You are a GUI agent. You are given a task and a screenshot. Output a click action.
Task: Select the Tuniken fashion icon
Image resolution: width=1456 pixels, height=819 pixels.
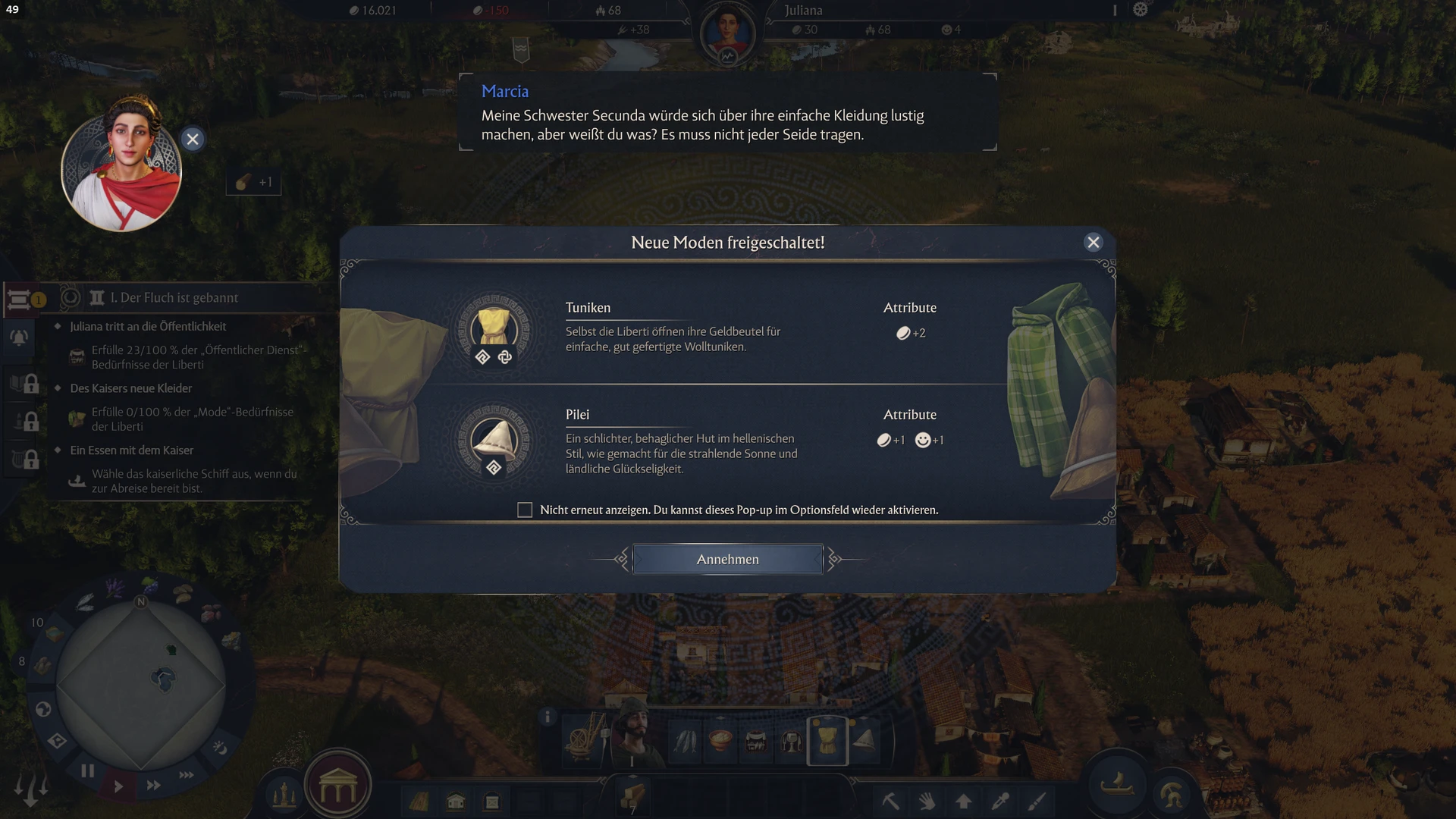click(x=494, y=330)
